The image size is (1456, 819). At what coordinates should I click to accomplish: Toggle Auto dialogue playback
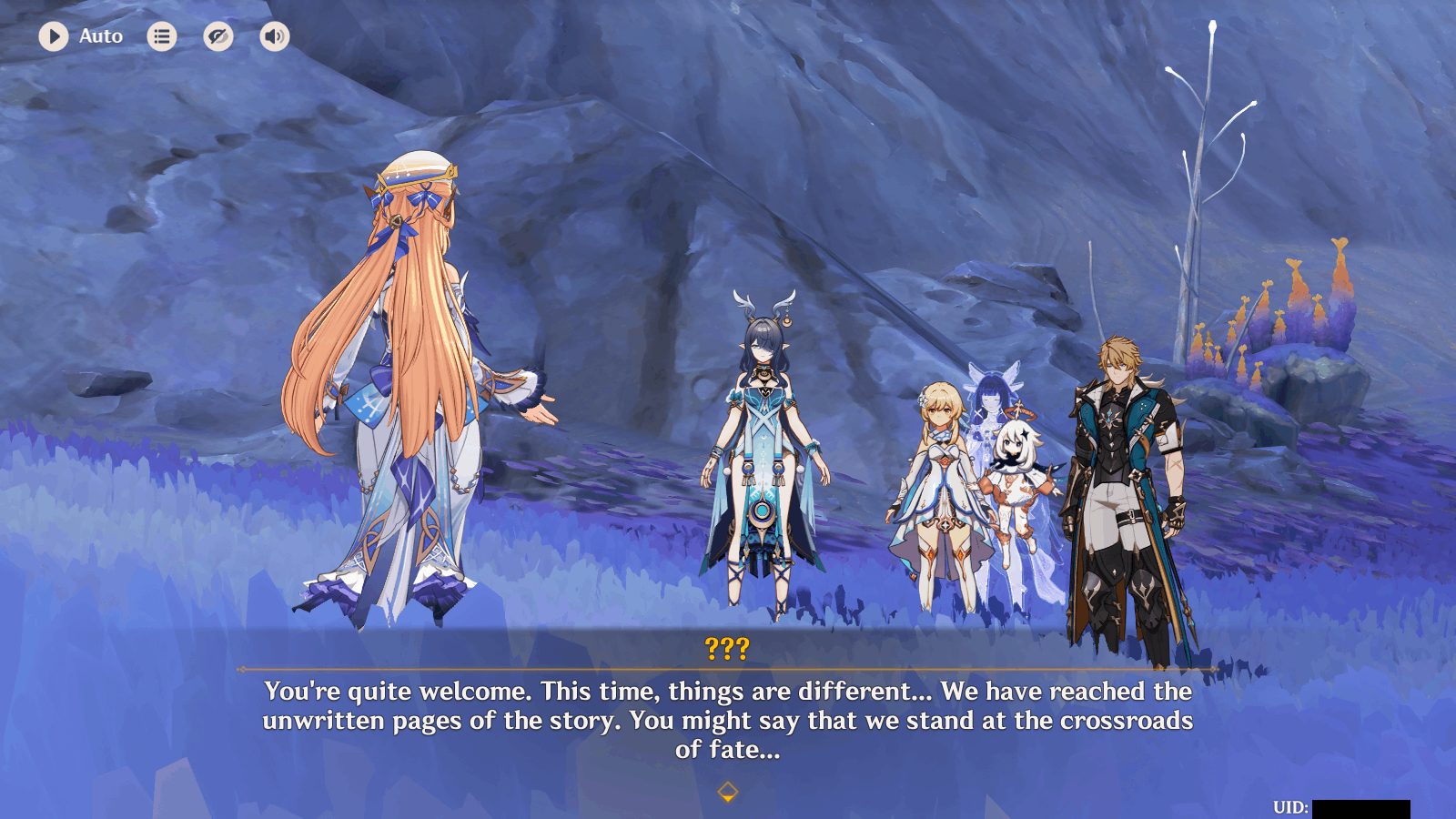(54, 36)
